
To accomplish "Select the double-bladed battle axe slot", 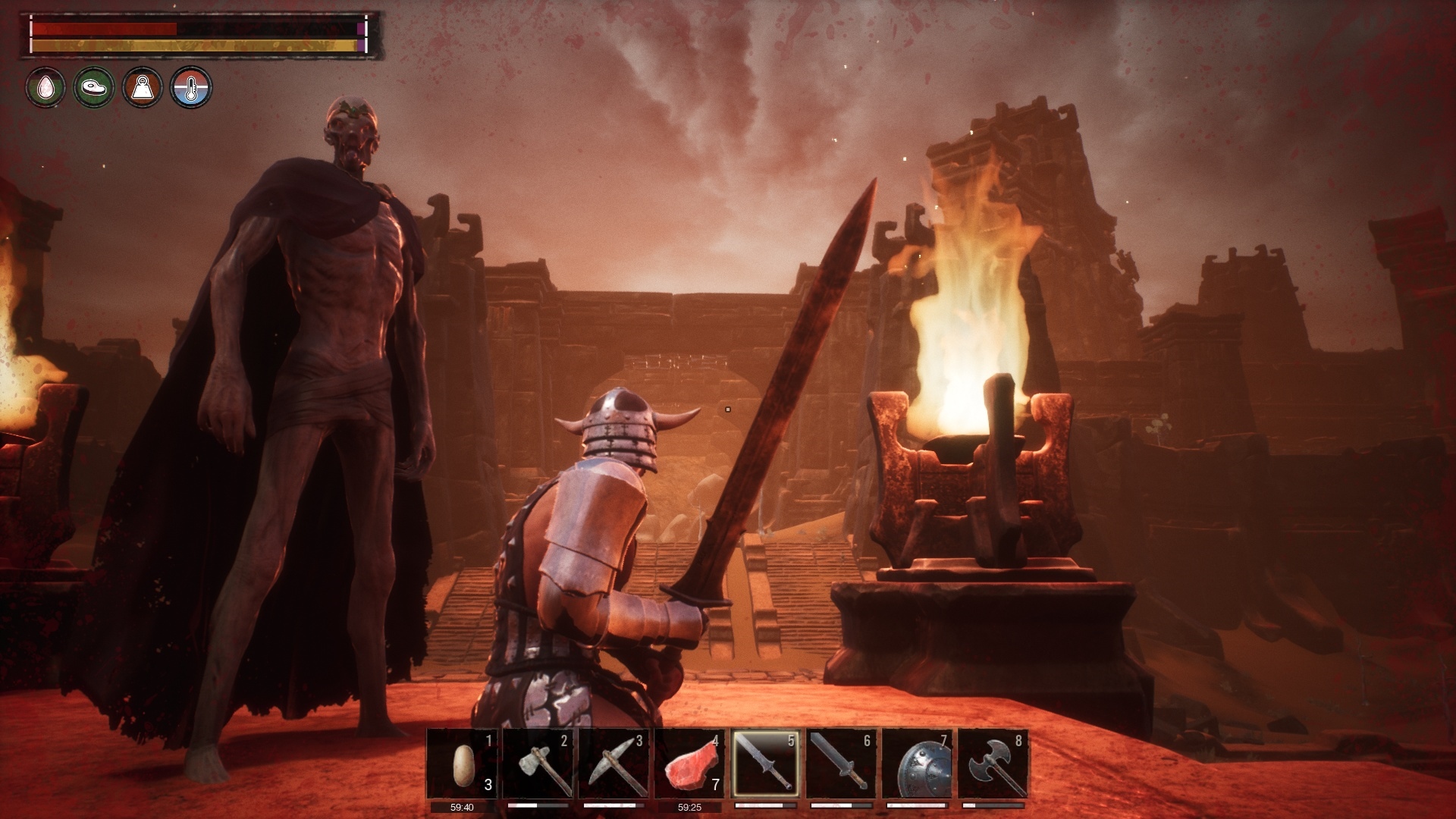I will pos(993,763).
